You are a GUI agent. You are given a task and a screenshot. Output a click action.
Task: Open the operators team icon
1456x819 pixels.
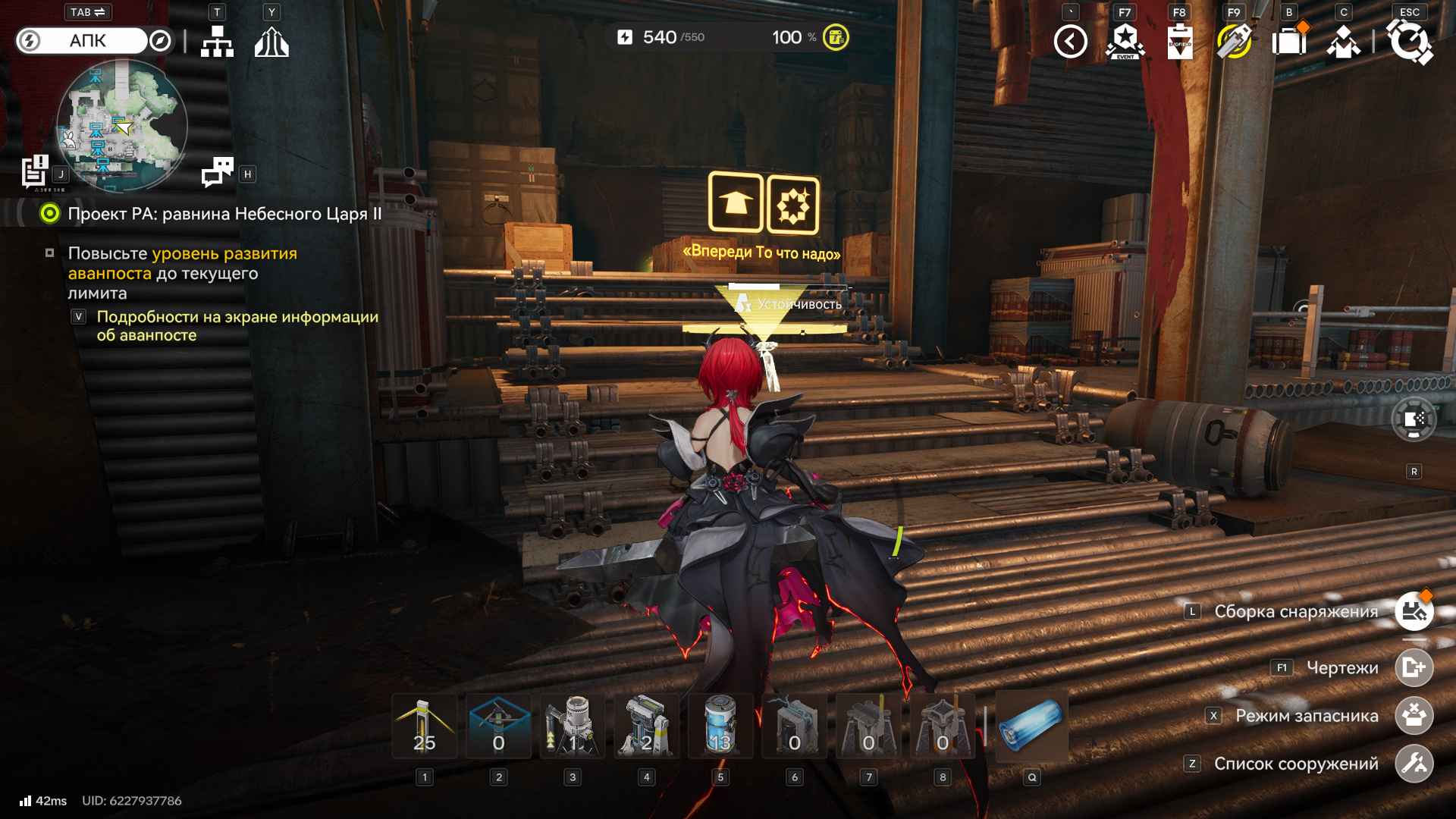(1343, 42)
